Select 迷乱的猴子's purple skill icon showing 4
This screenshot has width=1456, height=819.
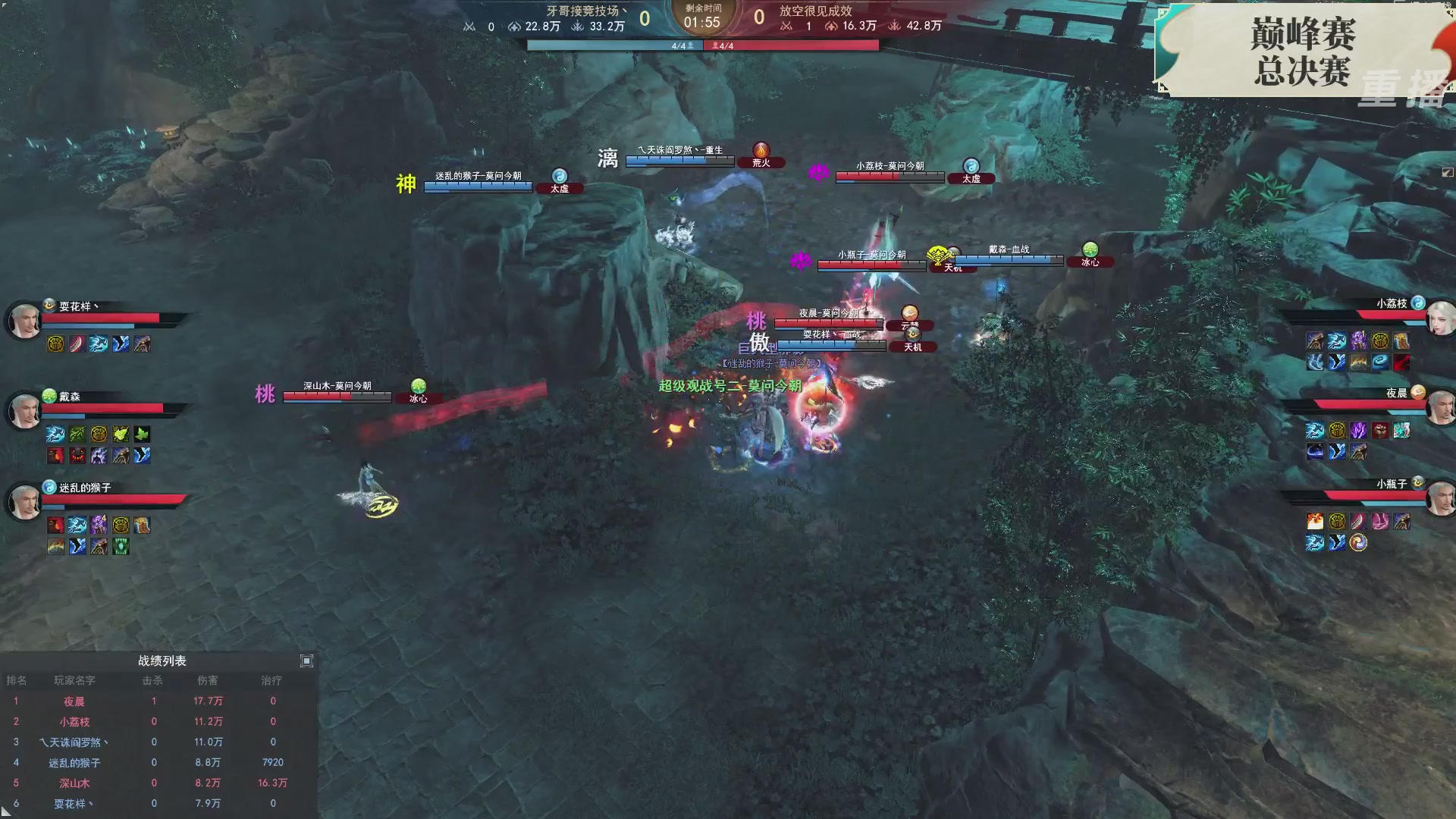click(99, 523)
